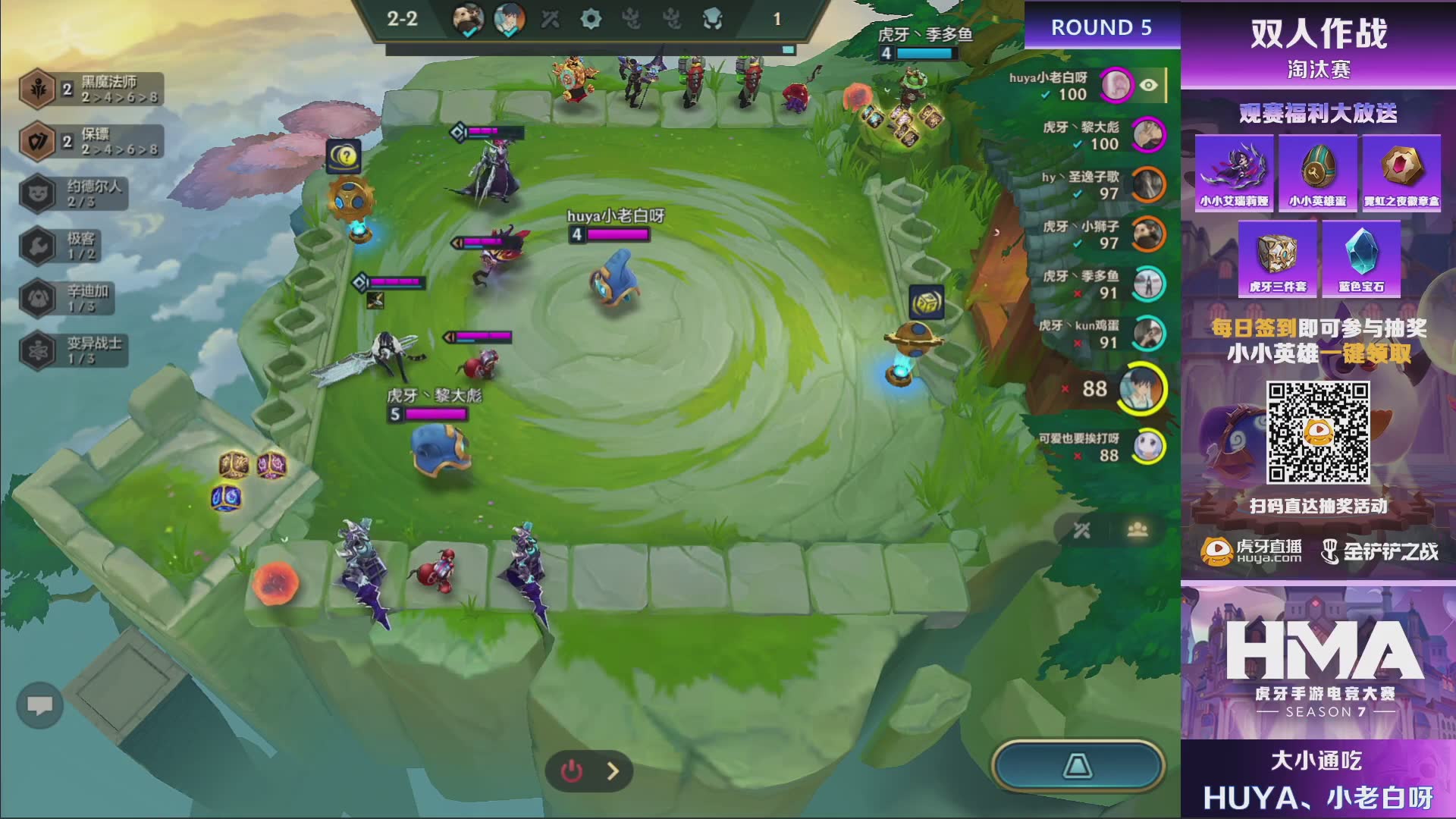The image size is (1456, 819).
Task: Open the 辛迪加 trait entry
Action: click(68, 298)
